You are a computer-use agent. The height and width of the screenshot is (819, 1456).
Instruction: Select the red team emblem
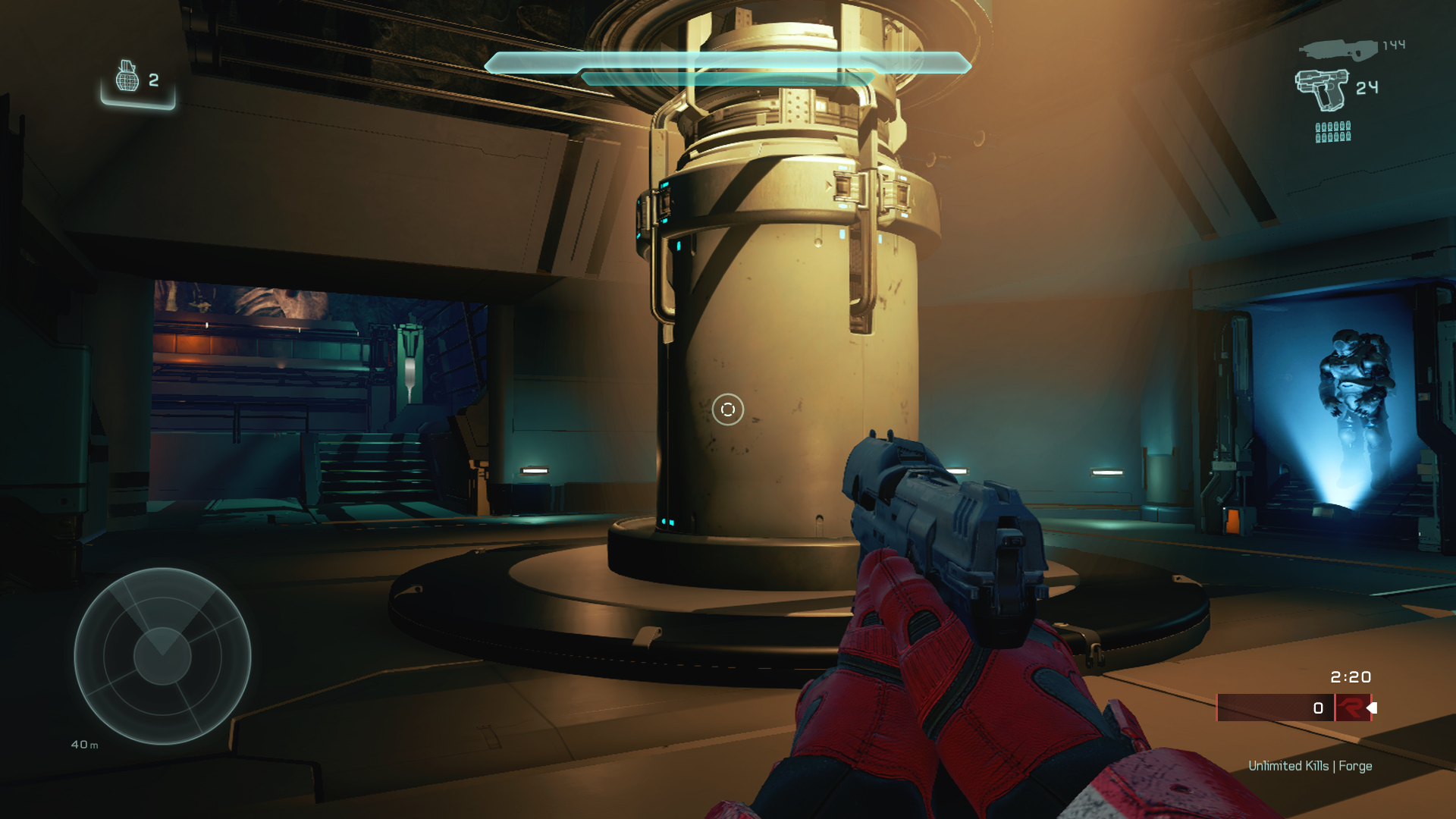(x=1351, y=708)
